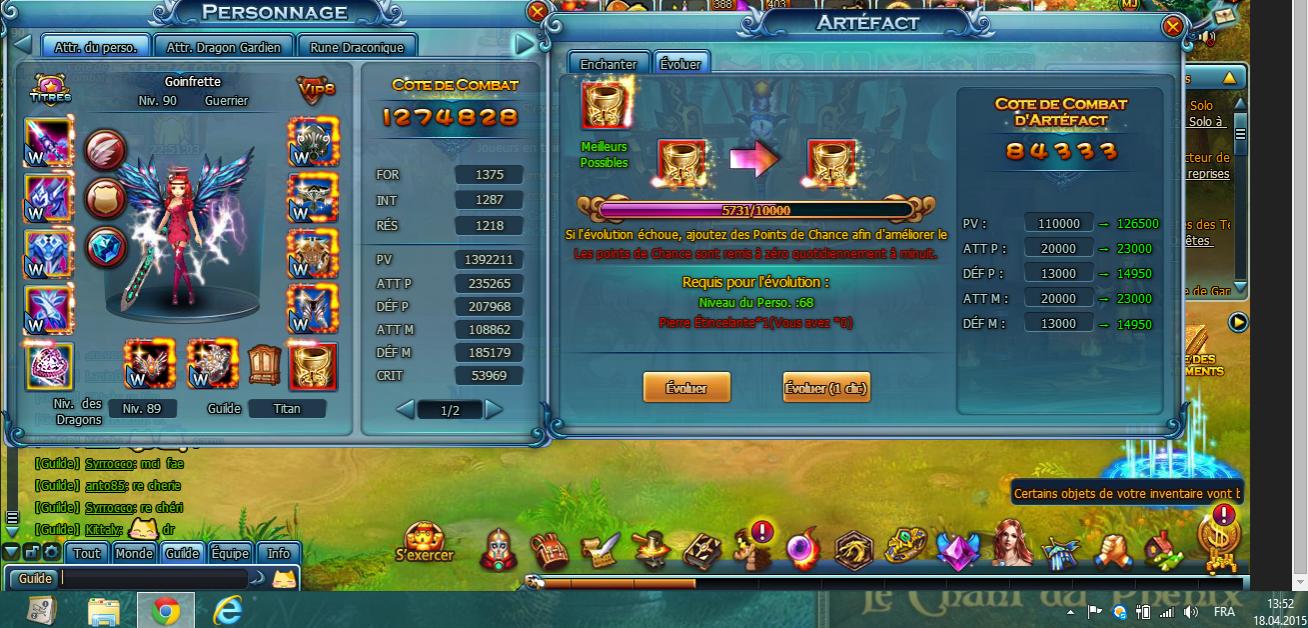Image resolution: width=1308 pixels, height=628 pixels.
Task: Open Google Chrome in the taskbar
Action: click(165, 609)
